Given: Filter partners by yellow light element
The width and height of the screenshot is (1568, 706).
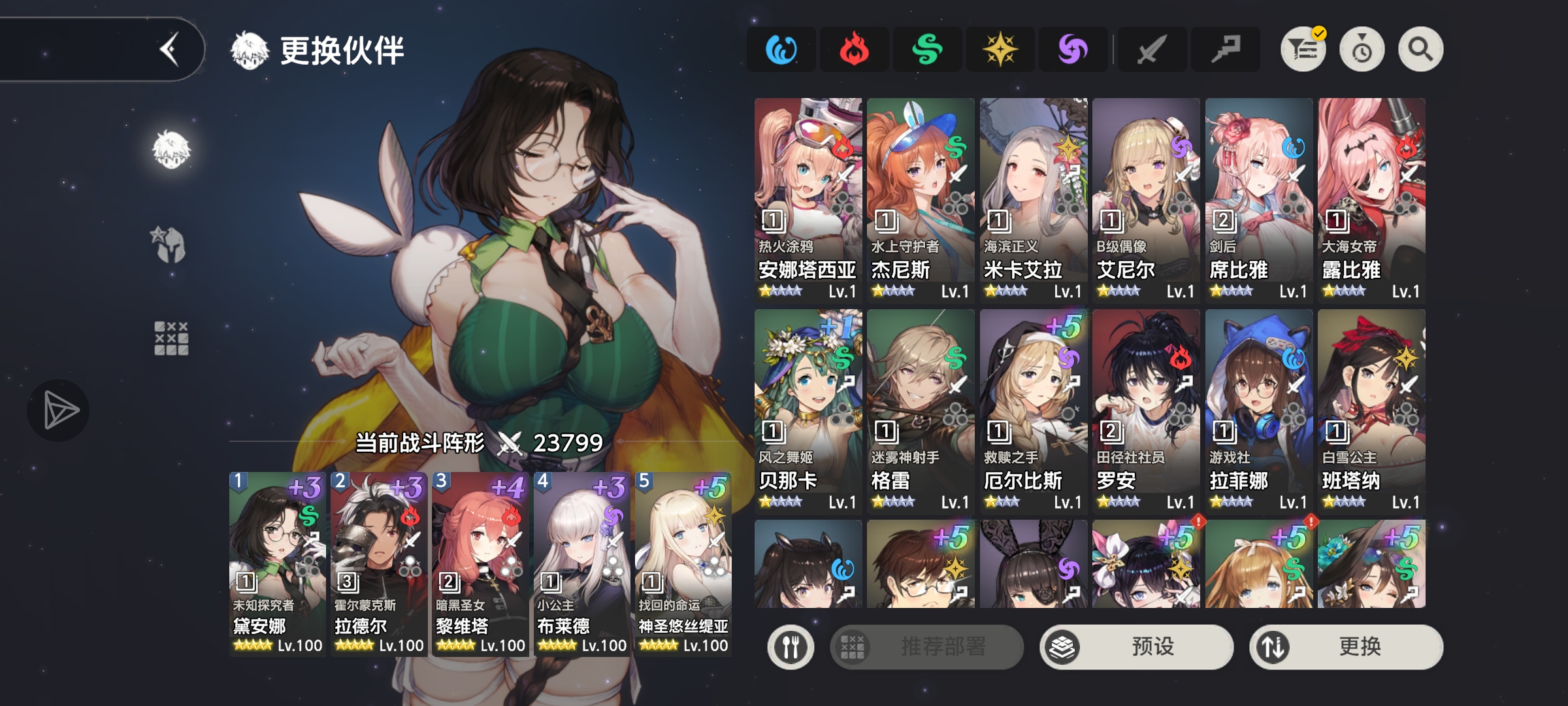Looking at the screenshot, I should tap(1000, 50).
